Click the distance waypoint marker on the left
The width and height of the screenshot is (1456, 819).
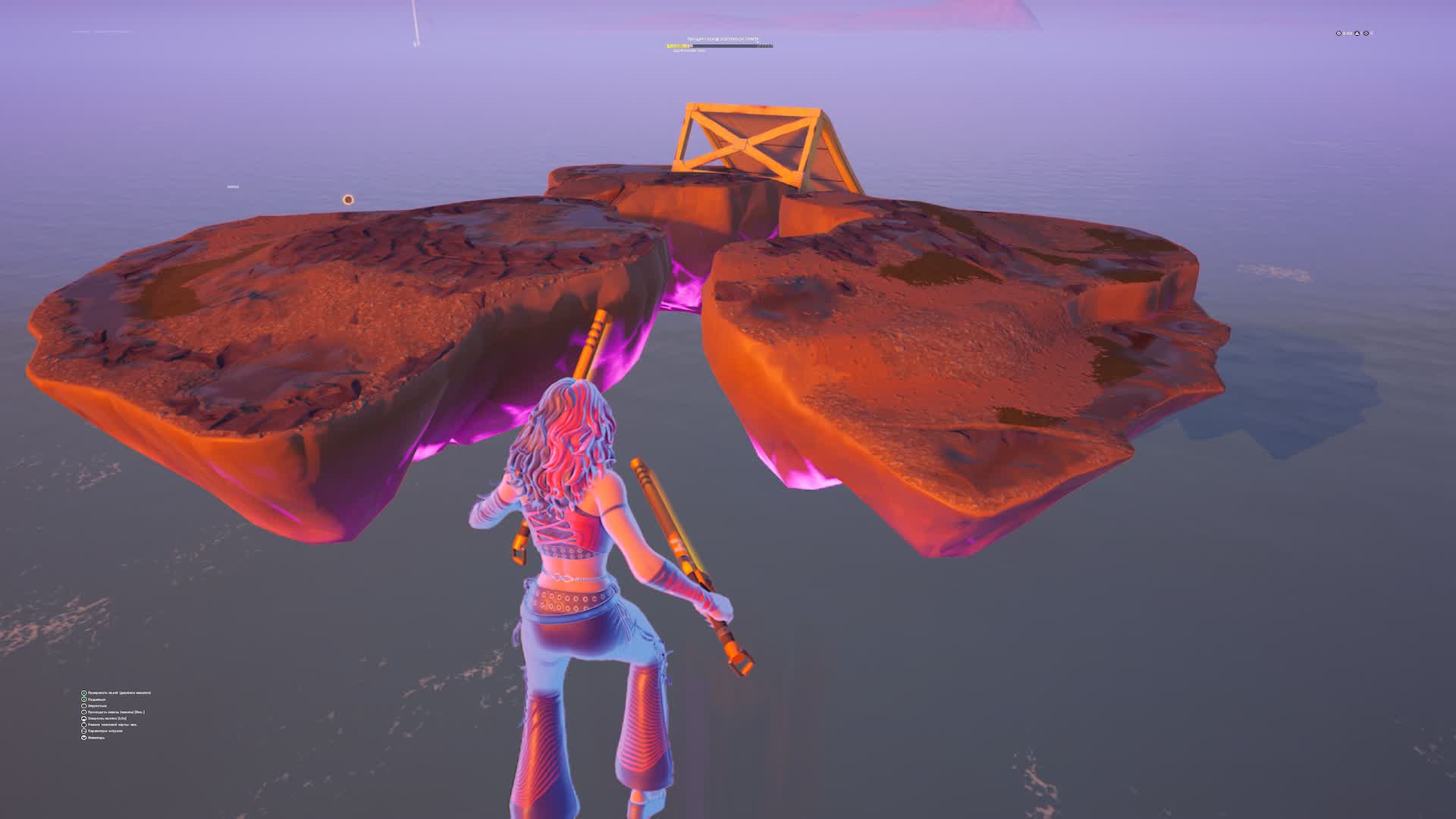[x=231, y=185]
